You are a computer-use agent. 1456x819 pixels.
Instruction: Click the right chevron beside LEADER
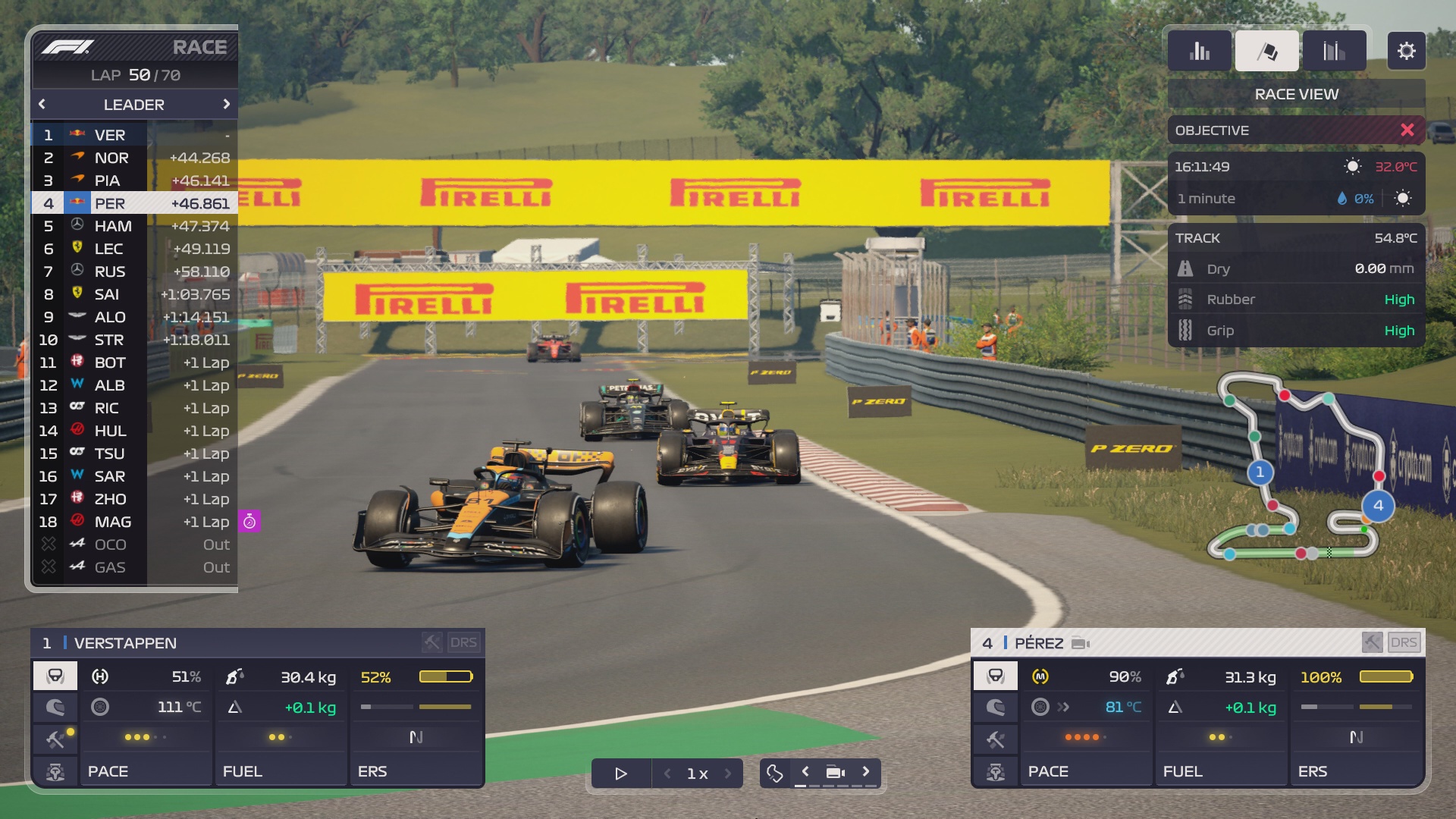pos(225,104)
